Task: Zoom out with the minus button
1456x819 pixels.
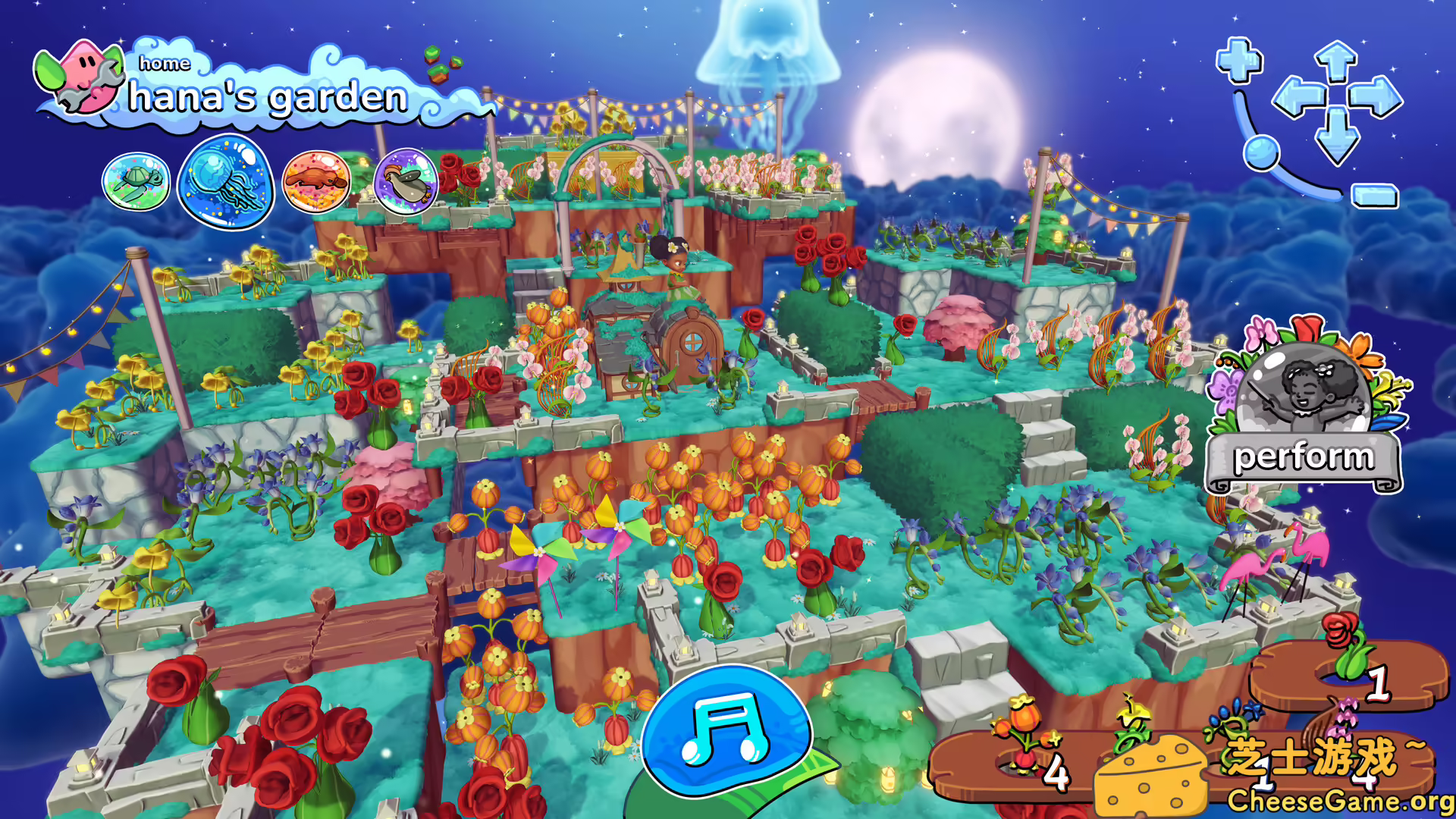Action: pos(1375,196)
